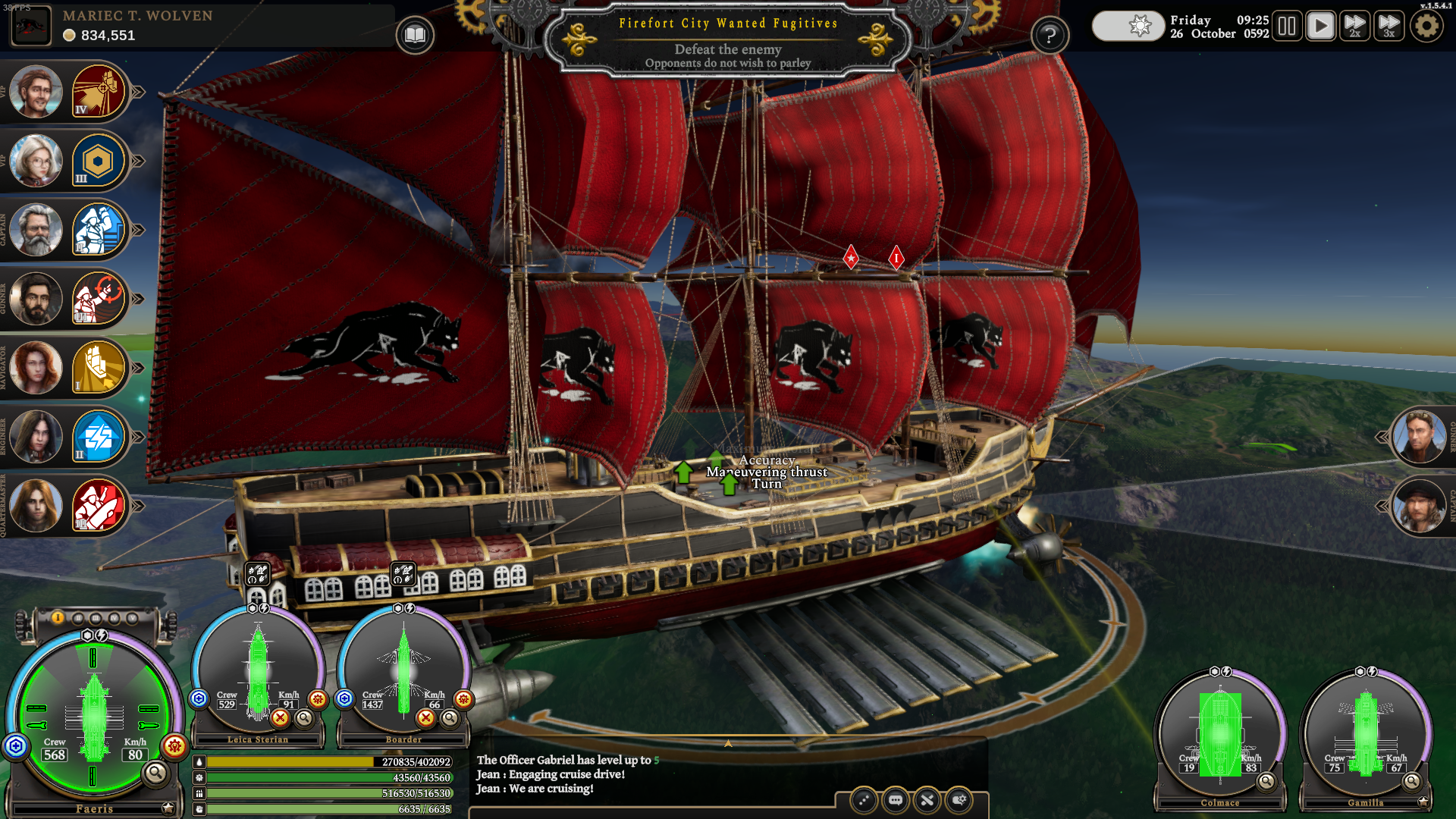Open the help question mark button
The image size is (1456, 819).
click(x=1050, y=35)
